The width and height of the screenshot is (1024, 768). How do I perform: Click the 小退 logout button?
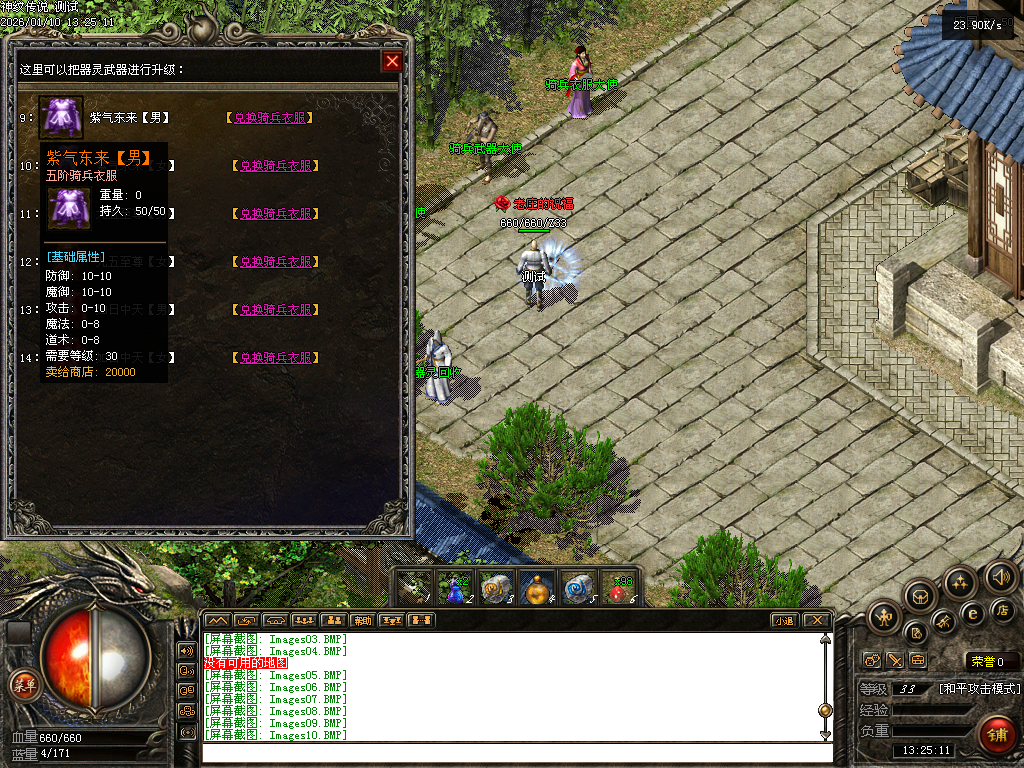point(784,621)
